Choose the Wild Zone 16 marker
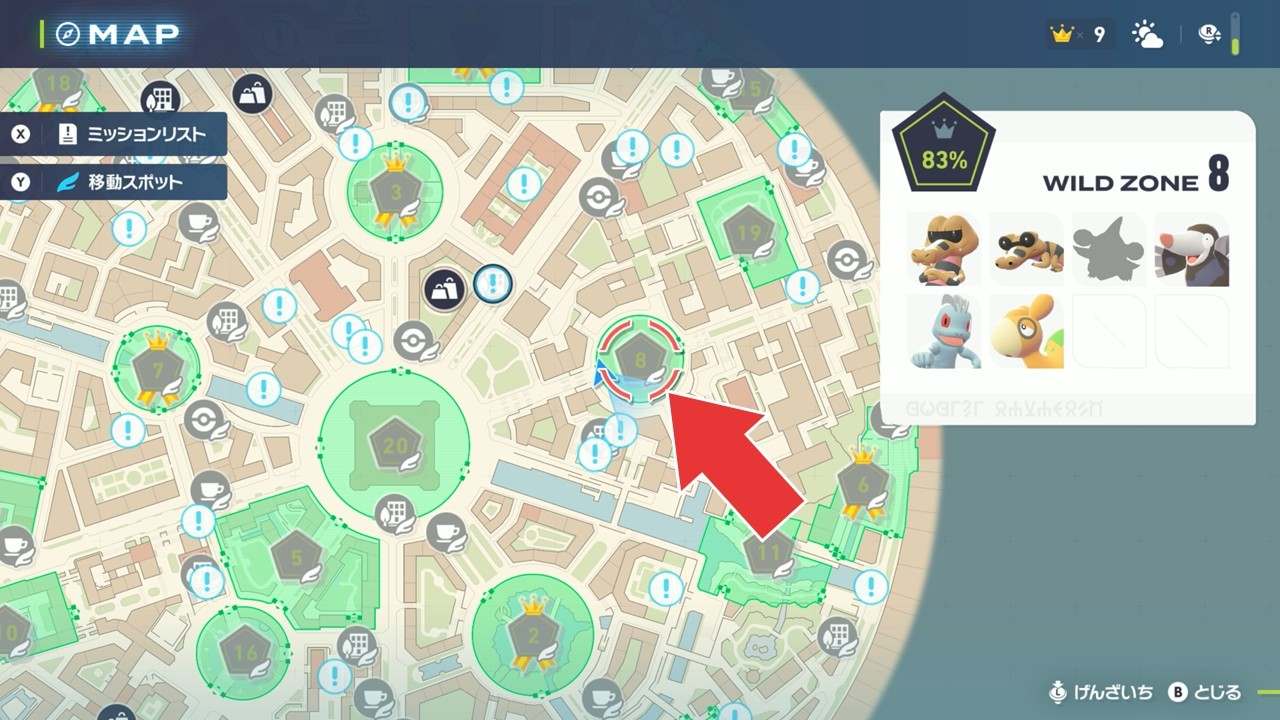Viewport: 1280px width, 720px height. pyautogui.click(x=243, y=650)
